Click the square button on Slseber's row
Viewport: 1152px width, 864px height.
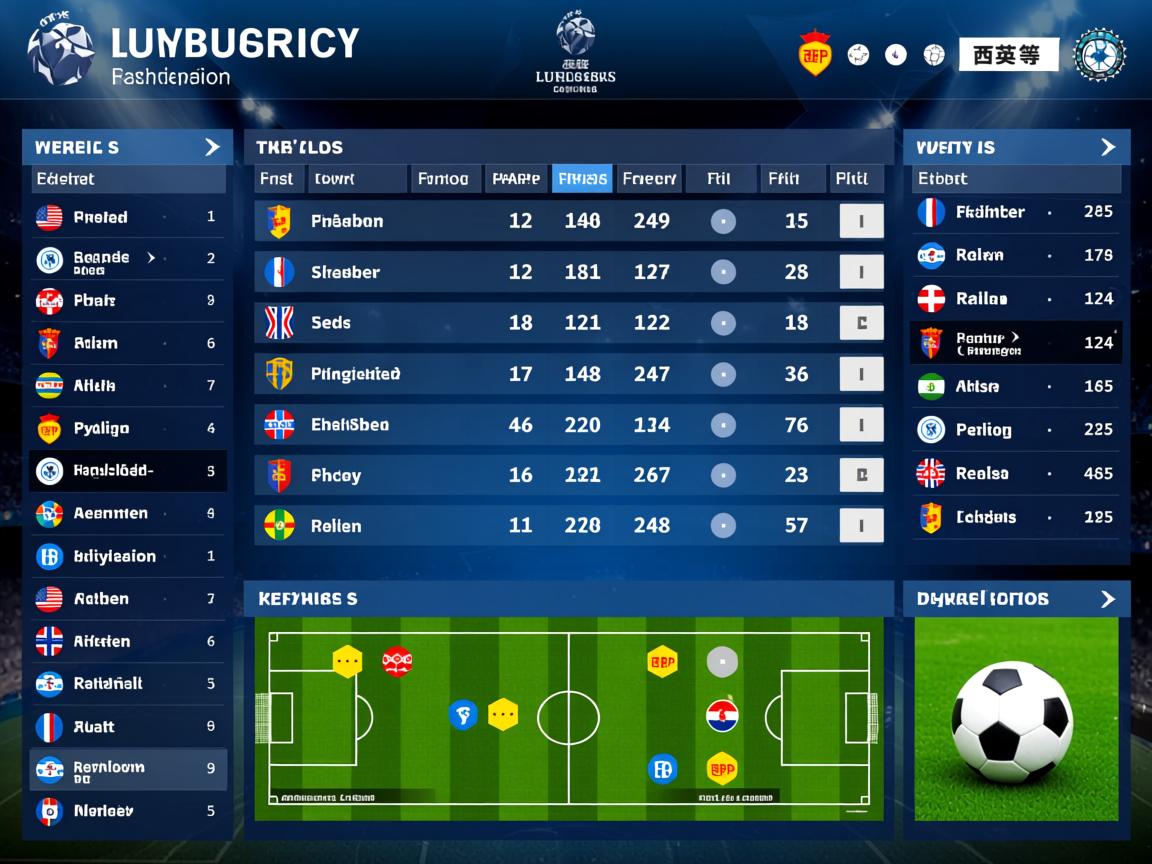pyautogui.click(x=861, y=272)
